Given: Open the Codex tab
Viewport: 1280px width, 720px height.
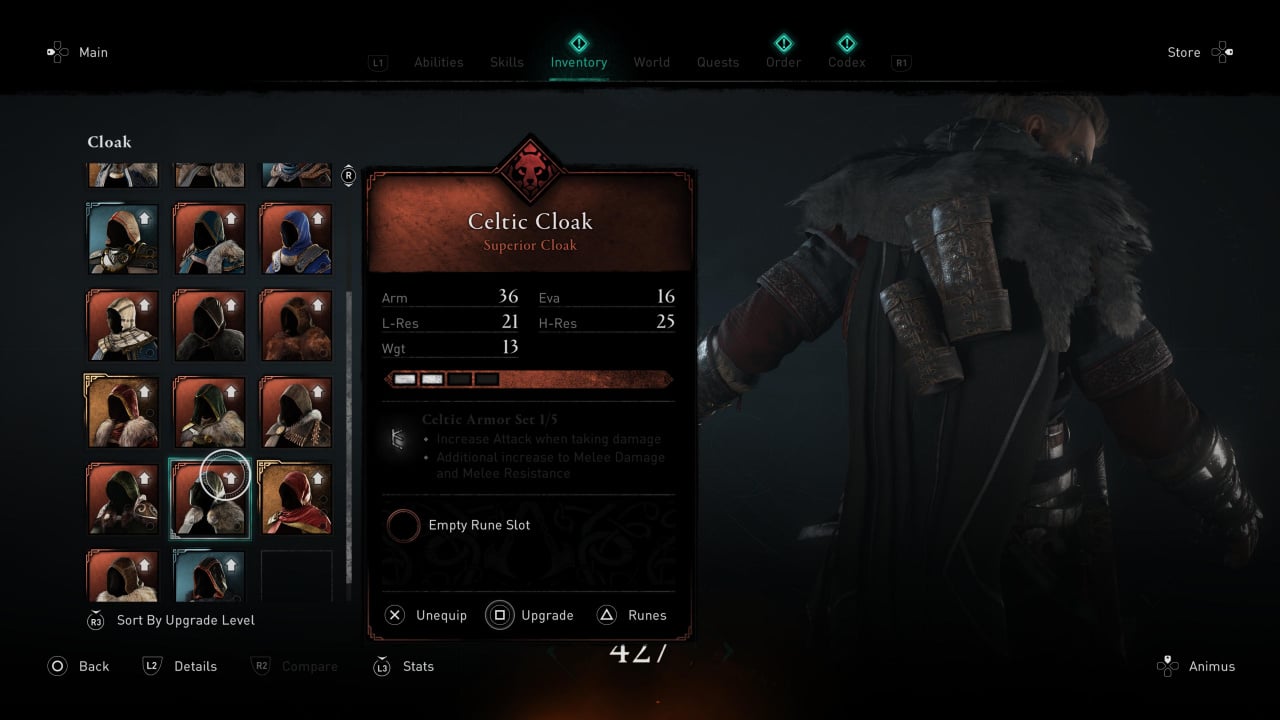Looking at the screenshot, I should tap(846, 62).
